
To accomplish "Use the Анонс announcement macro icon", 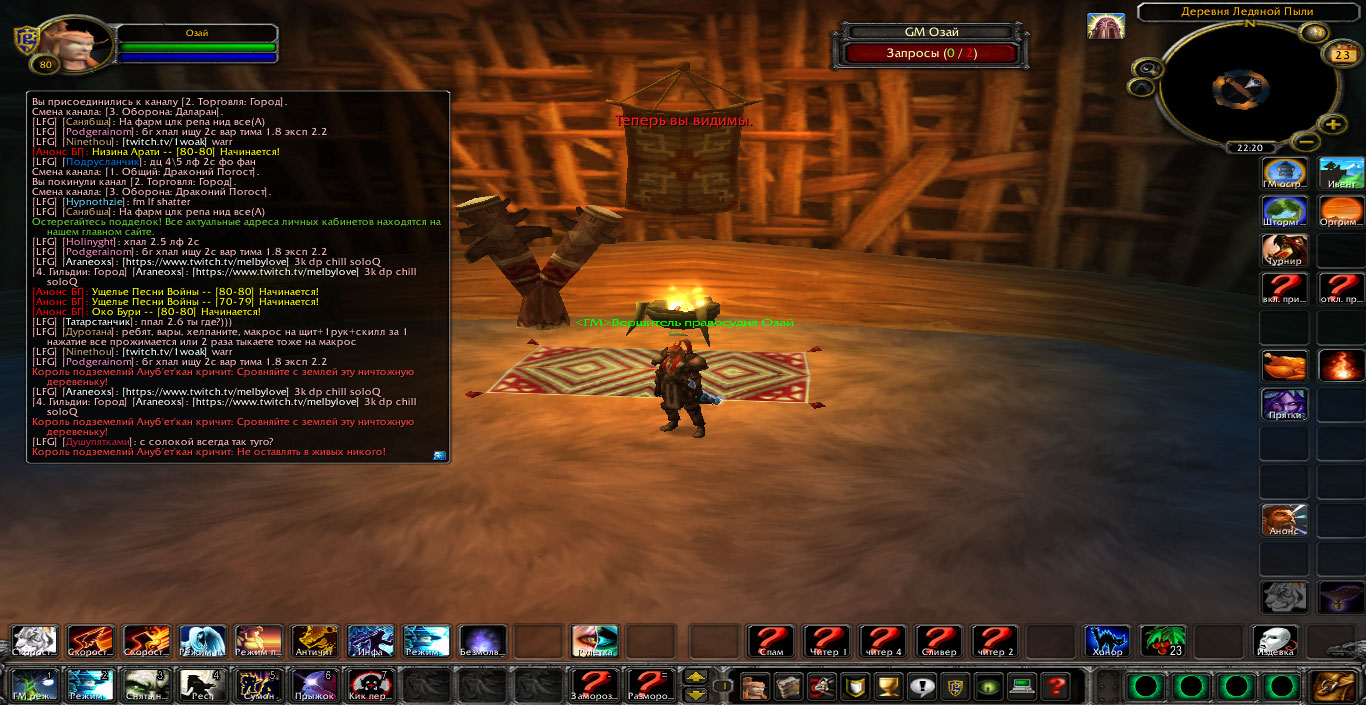I will (1284, 520).
